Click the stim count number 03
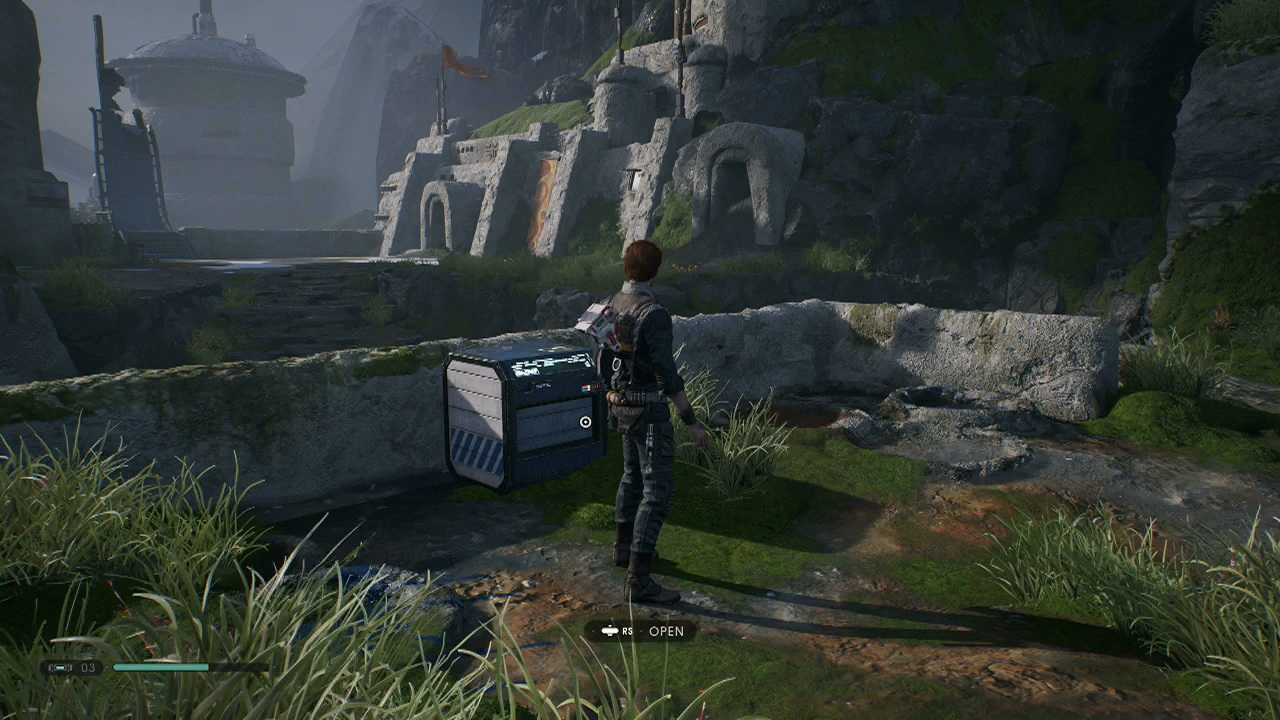This screenshot has height=720, width=1280. pos(87,667)
